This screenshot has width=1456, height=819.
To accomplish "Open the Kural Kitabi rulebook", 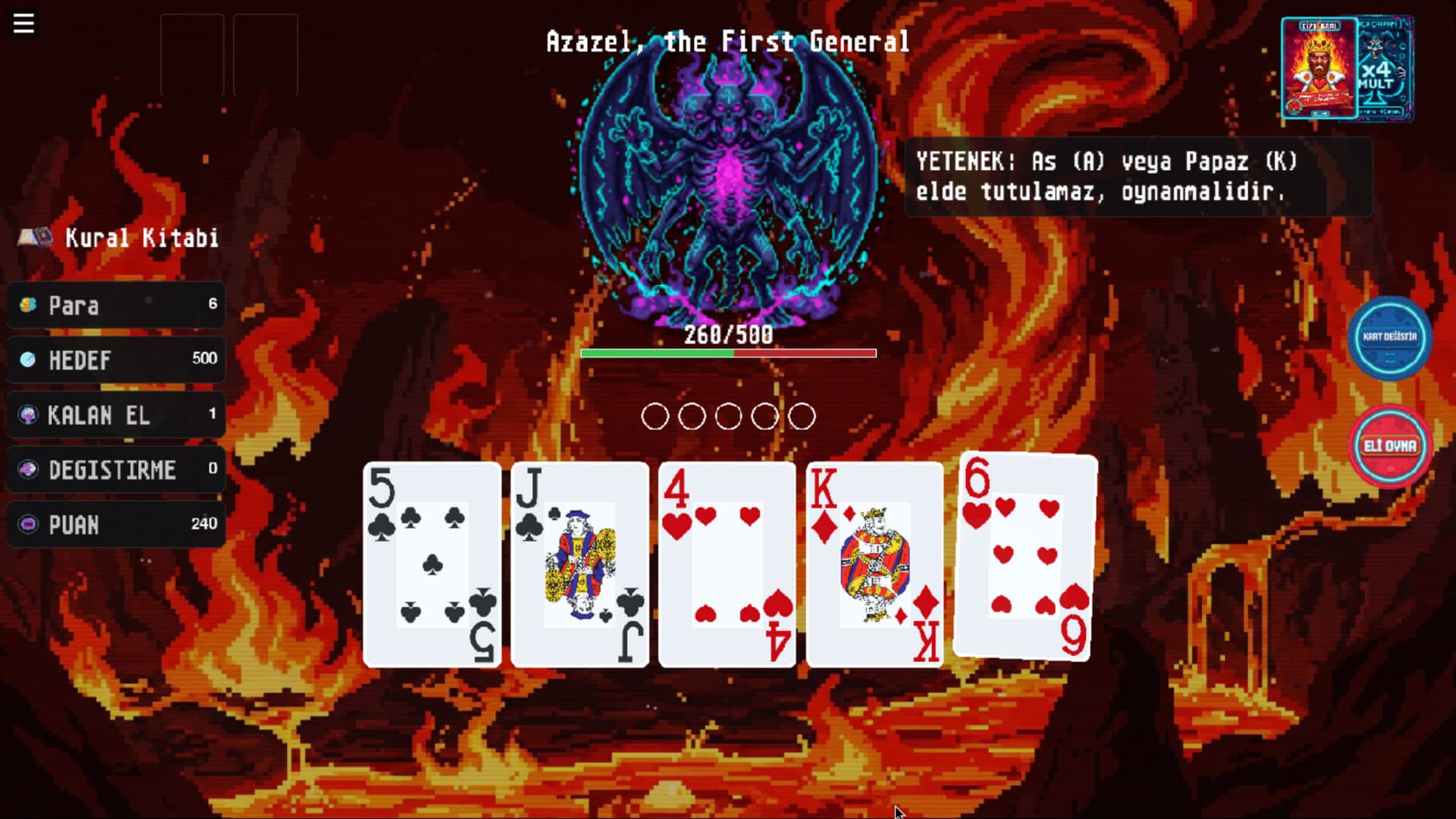I will coord(140,237).
